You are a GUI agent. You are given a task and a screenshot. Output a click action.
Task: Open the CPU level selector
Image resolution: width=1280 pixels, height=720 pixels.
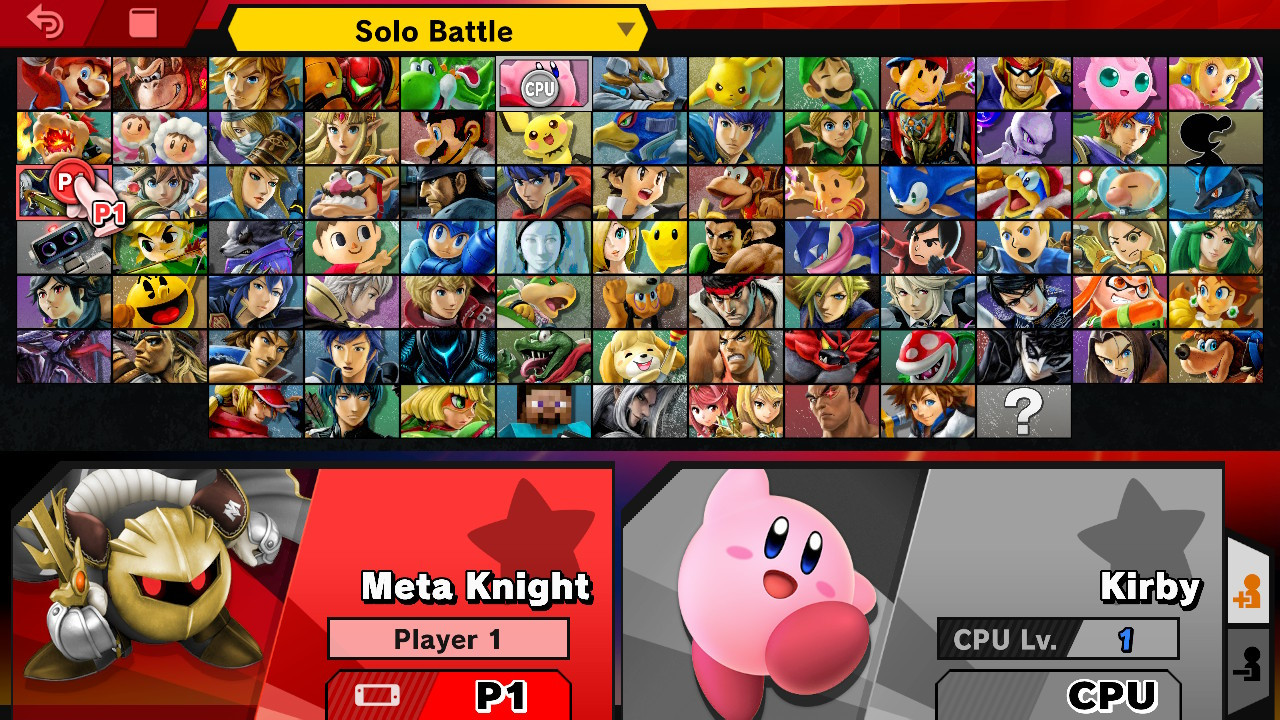click(x=1055, y=640)
